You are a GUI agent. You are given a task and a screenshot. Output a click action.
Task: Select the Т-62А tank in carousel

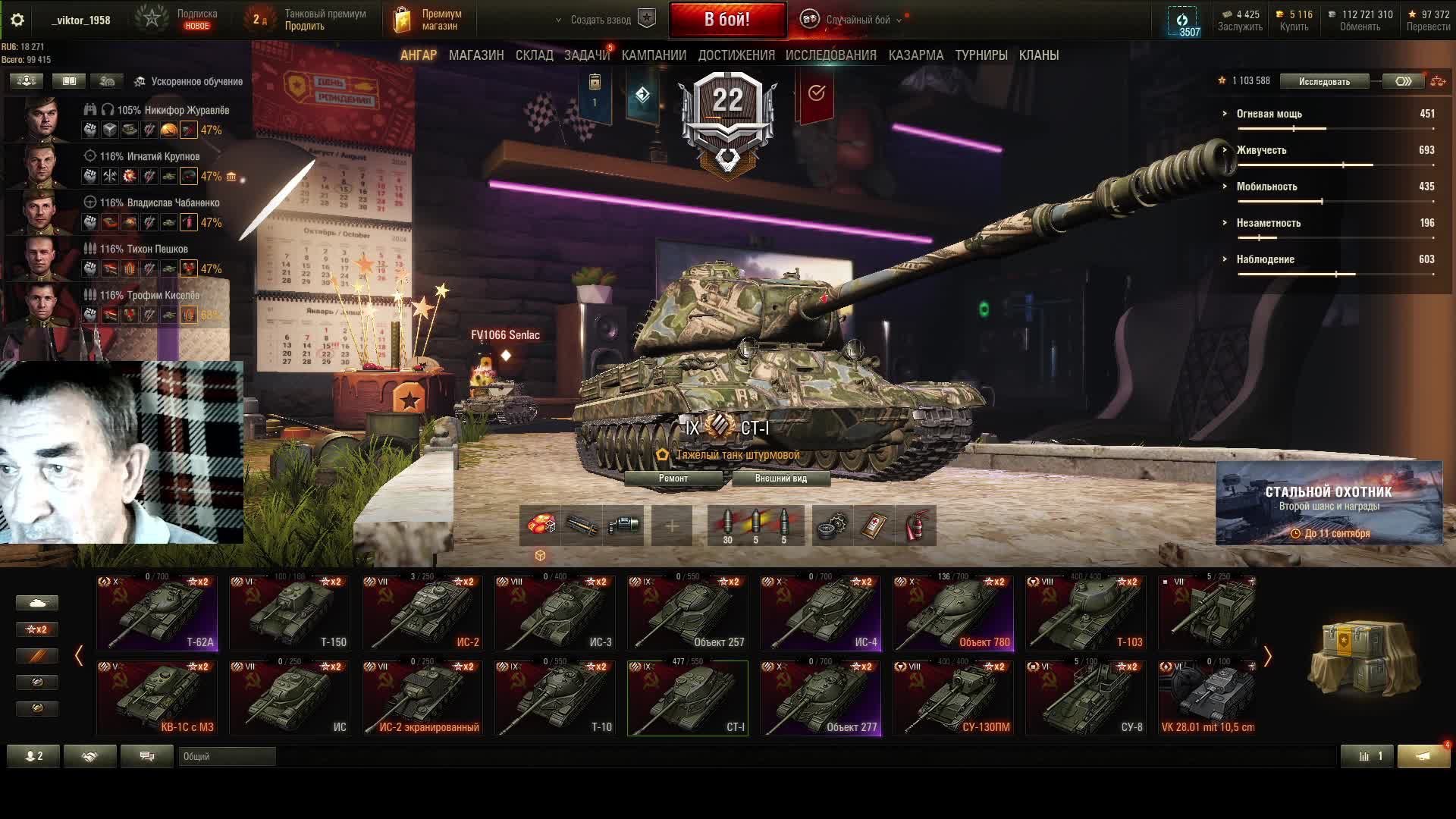pyautogui.click(x=157, y=613)
